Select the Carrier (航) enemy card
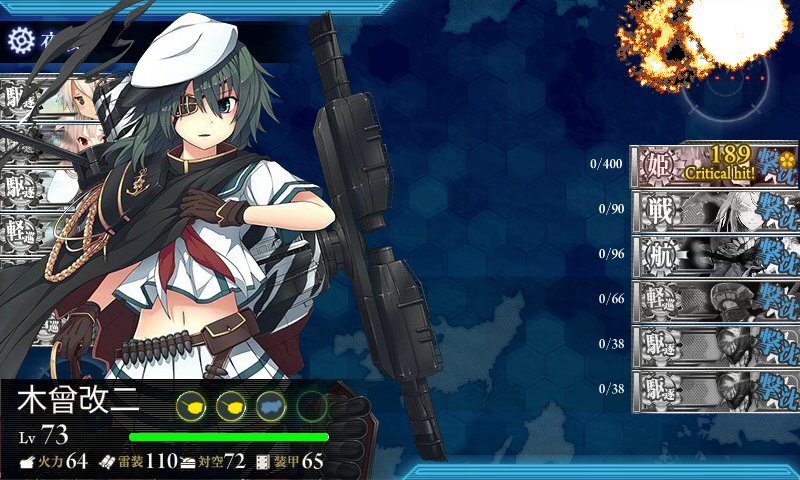This screenshot has width=800, height=480. click(x=715, y=254)
